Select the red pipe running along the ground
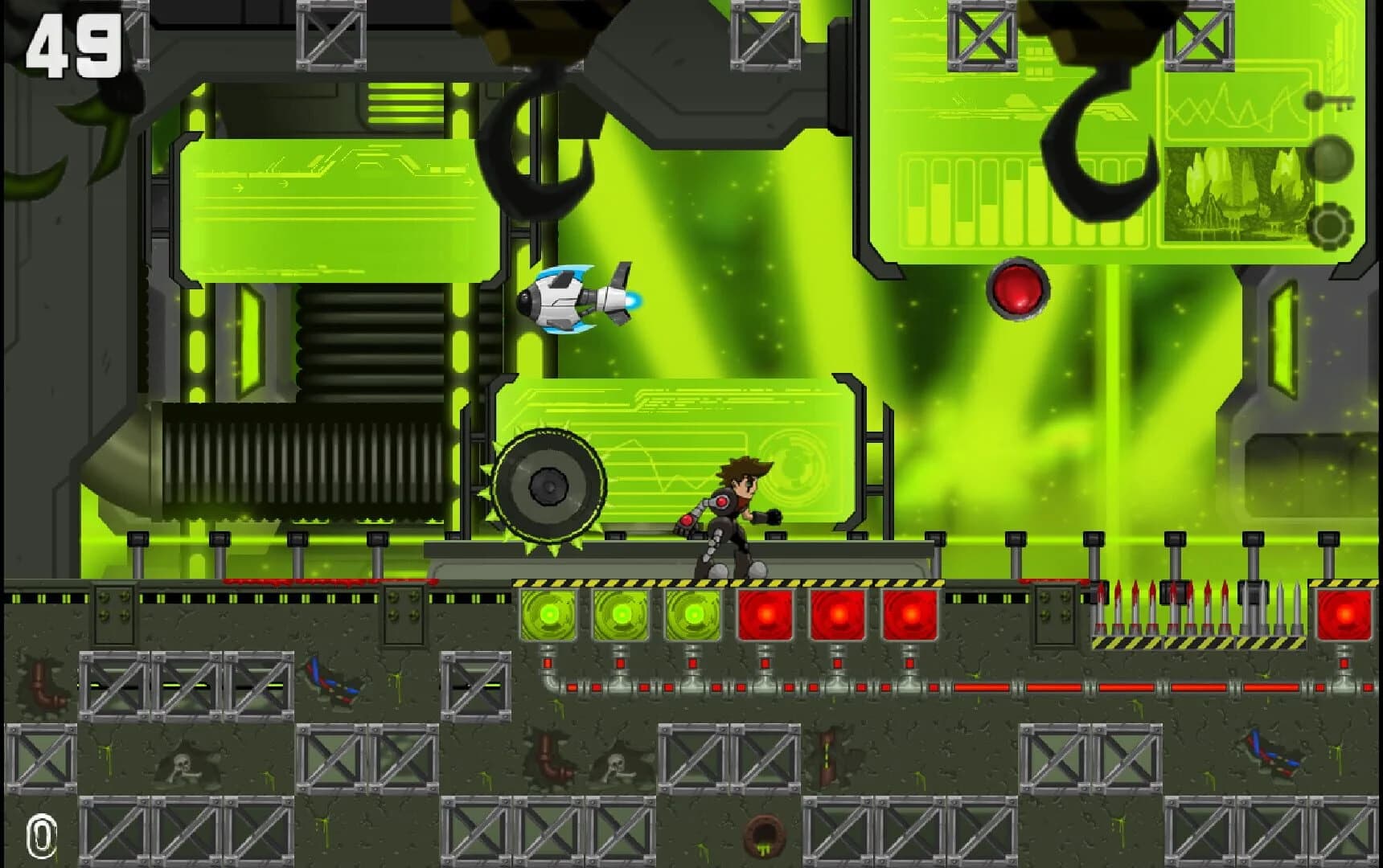 (1045, 687)
